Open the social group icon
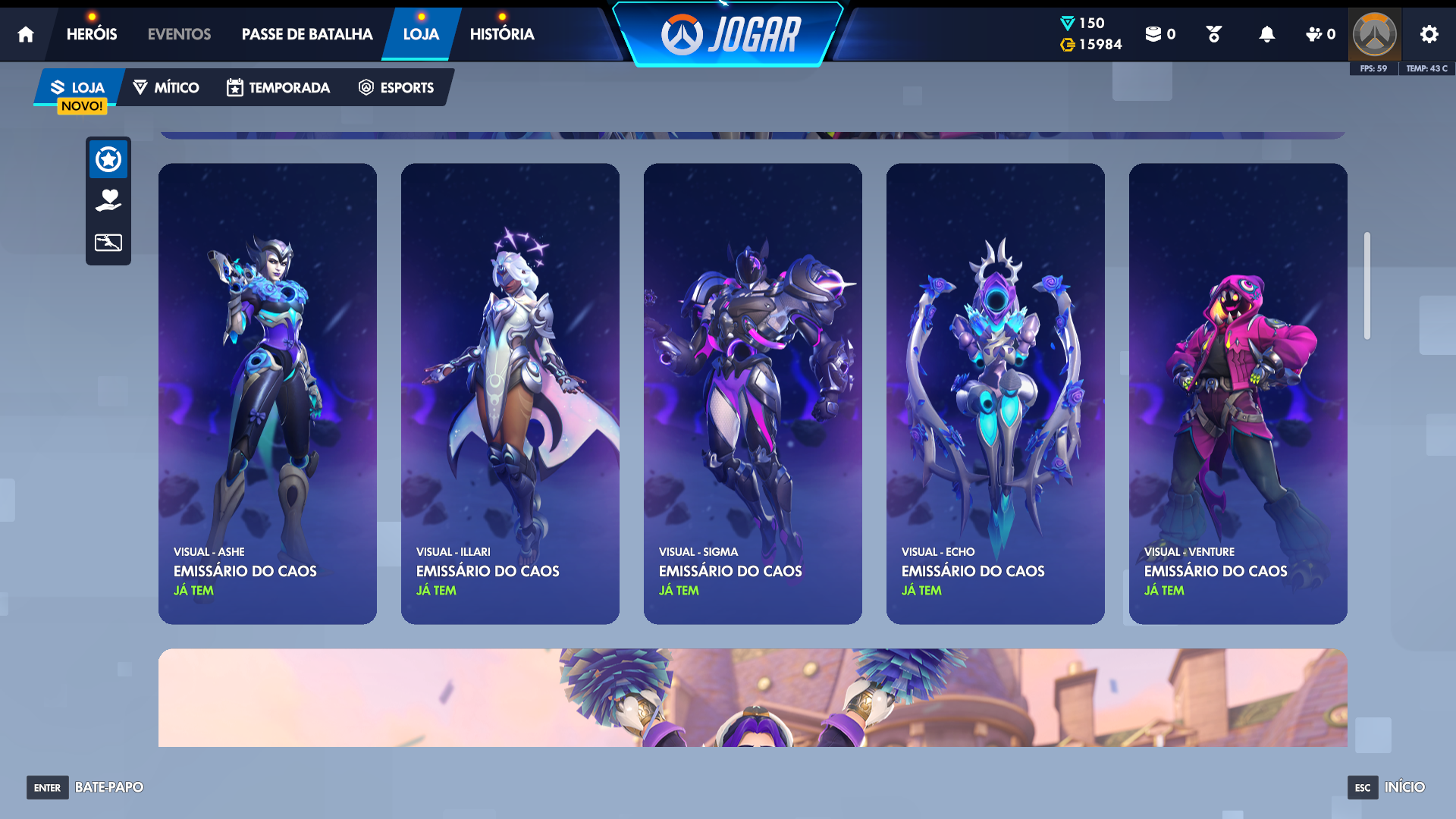 pos(1320,34)
